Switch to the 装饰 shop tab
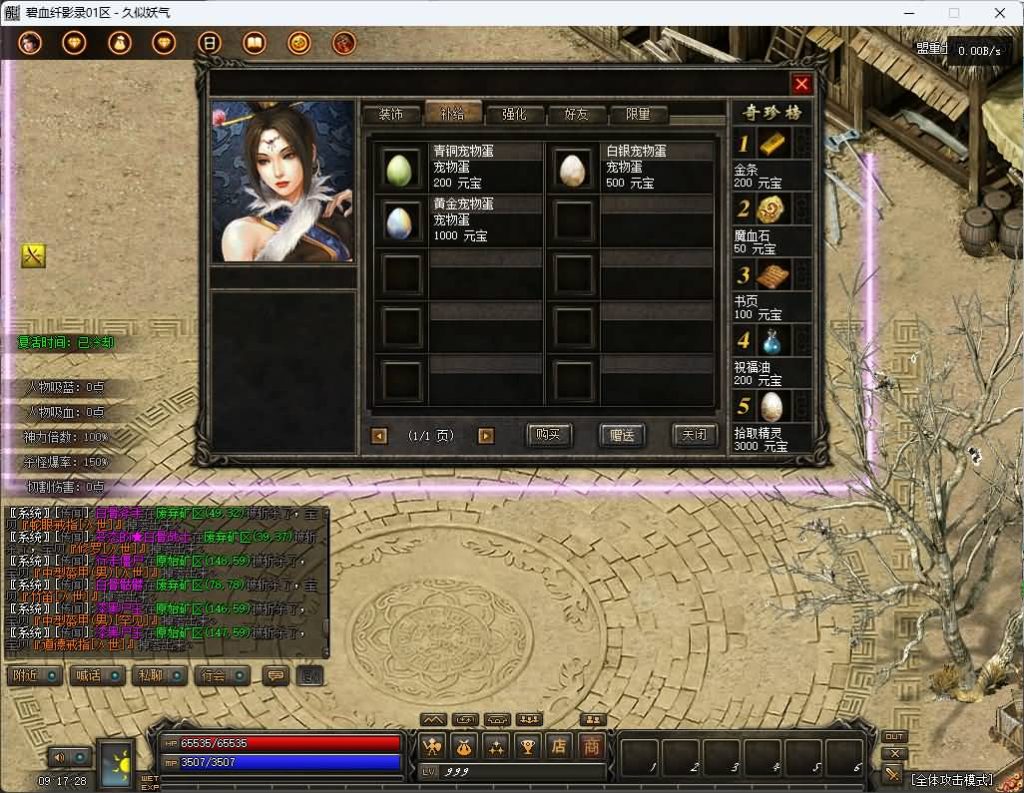 [391, 114]
